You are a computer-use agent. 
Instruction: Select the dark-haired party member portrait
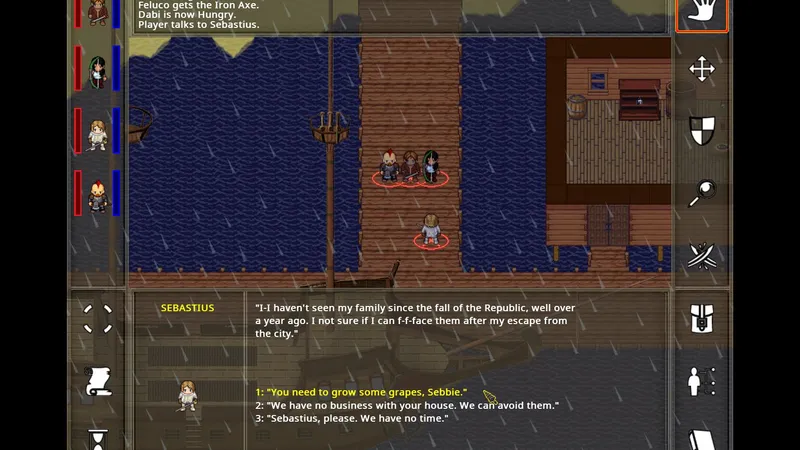click(x=98, y=72)
